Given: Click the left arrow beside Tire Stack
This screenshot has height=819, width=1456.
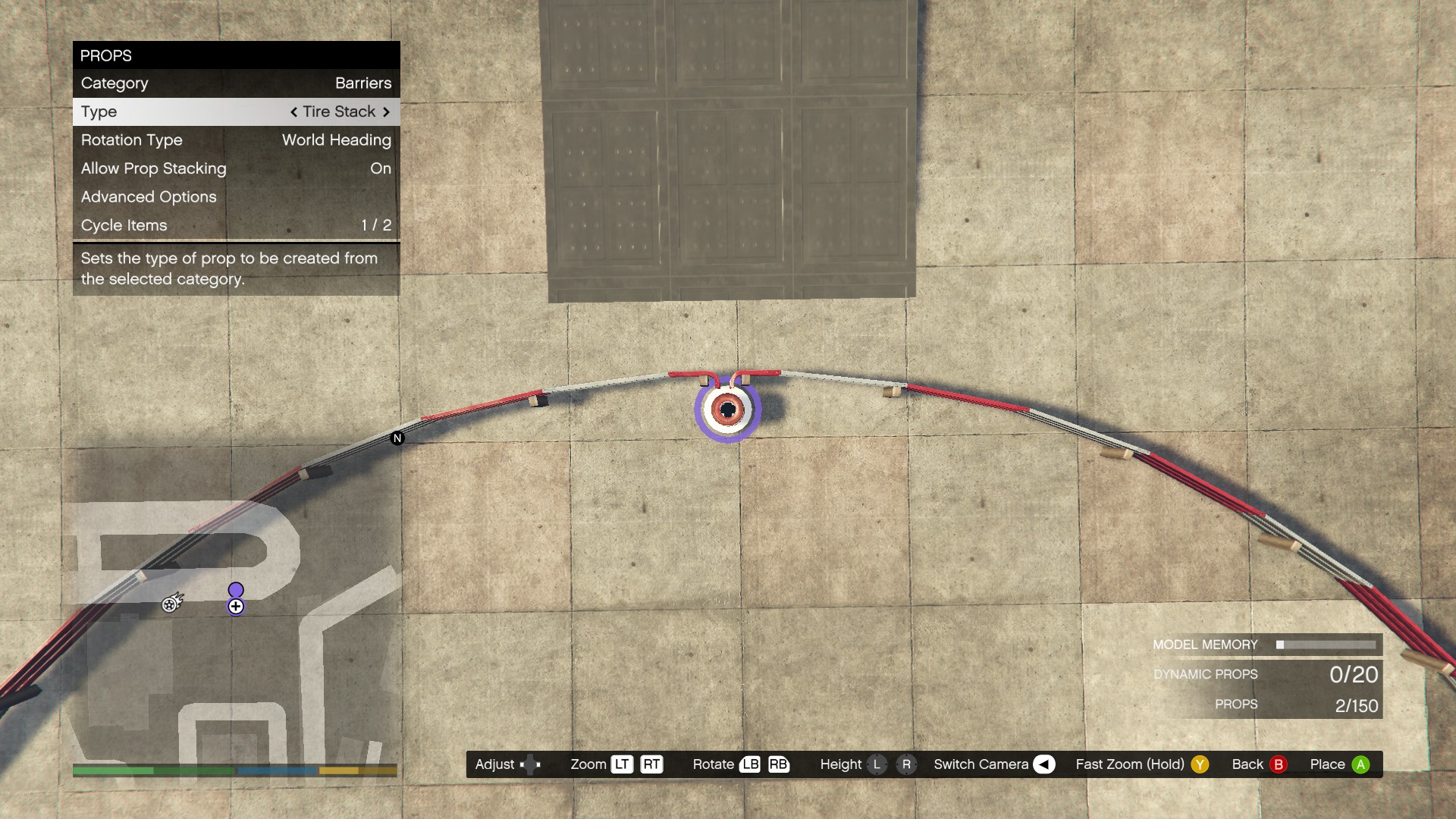Looking at the screenshot, I should pos(293,112).
